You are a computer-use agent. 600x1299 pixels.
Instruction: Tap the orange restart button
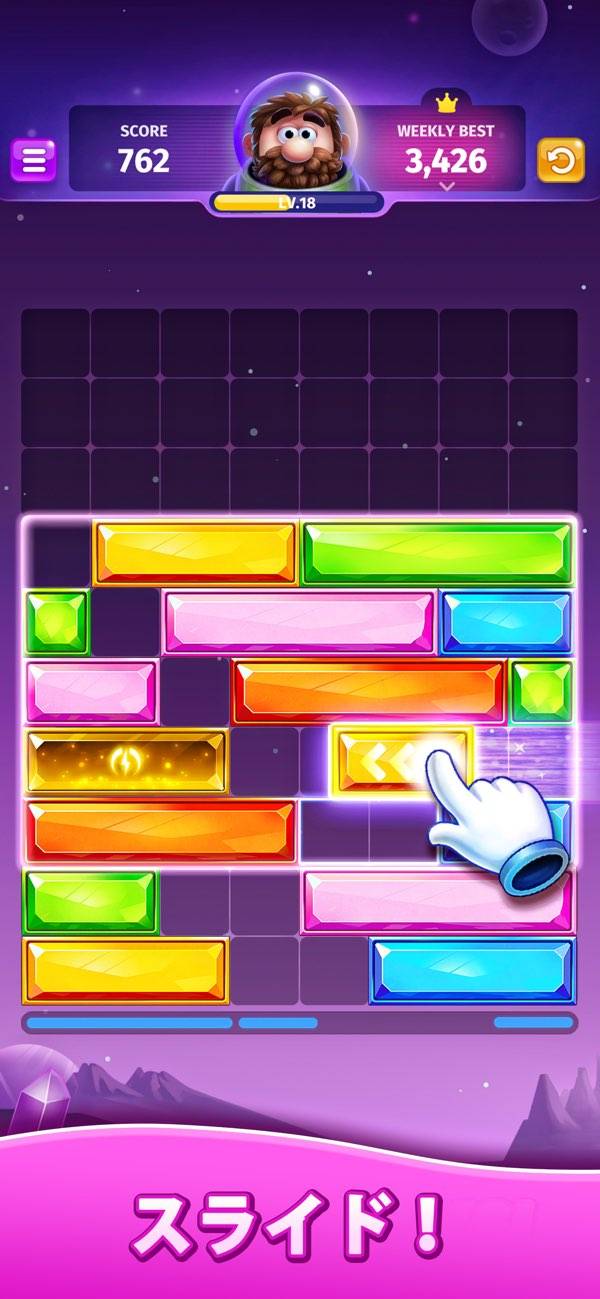[561, 160]
